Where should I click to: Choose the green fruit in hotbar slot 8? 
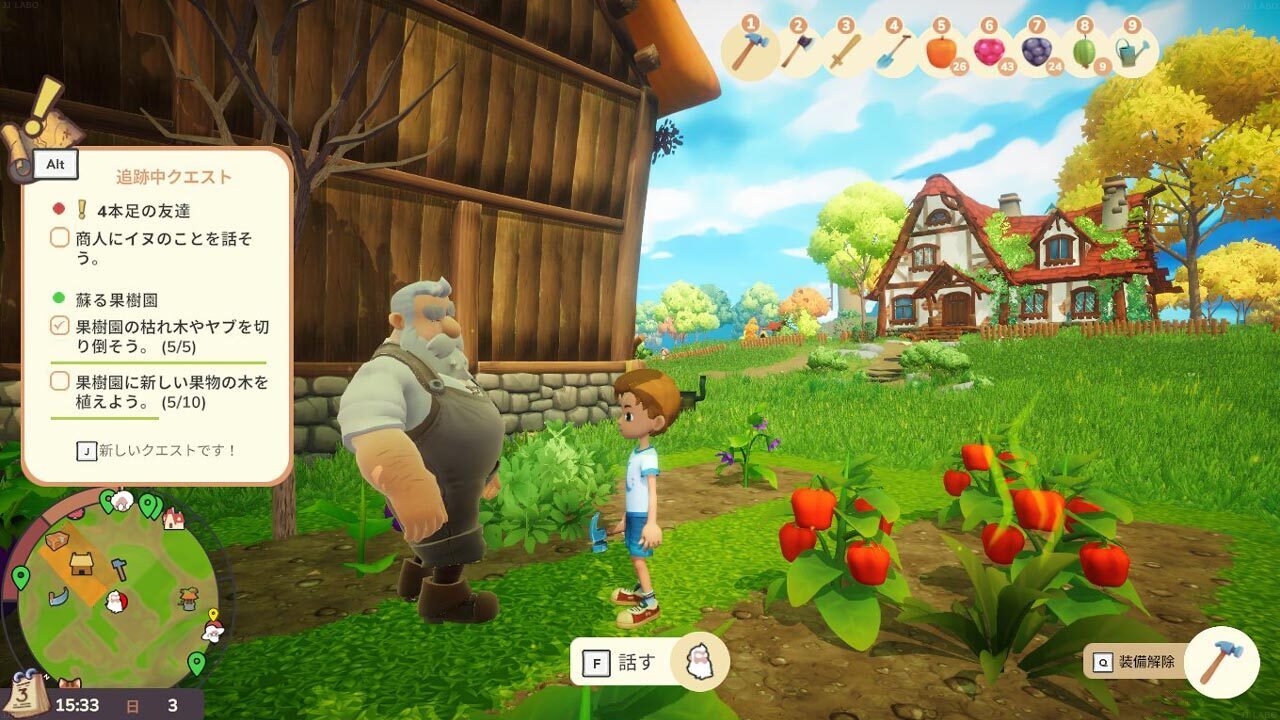coord(1084,51)
